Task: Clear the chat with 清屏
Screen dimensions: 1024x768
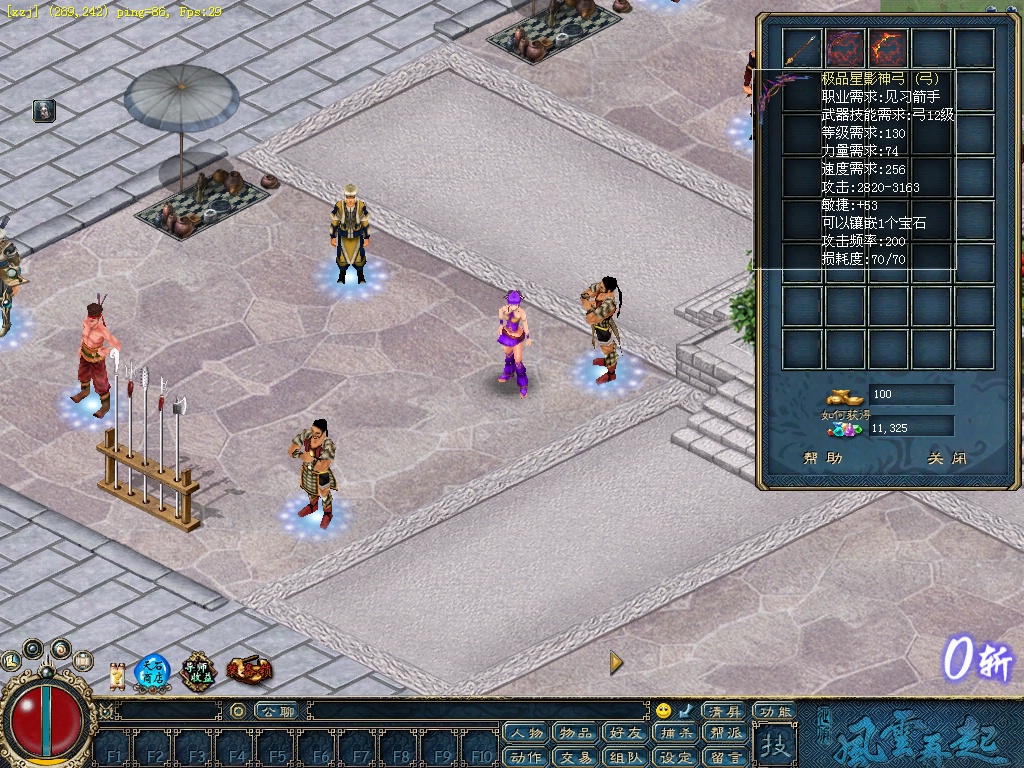Action: (723, 711)
